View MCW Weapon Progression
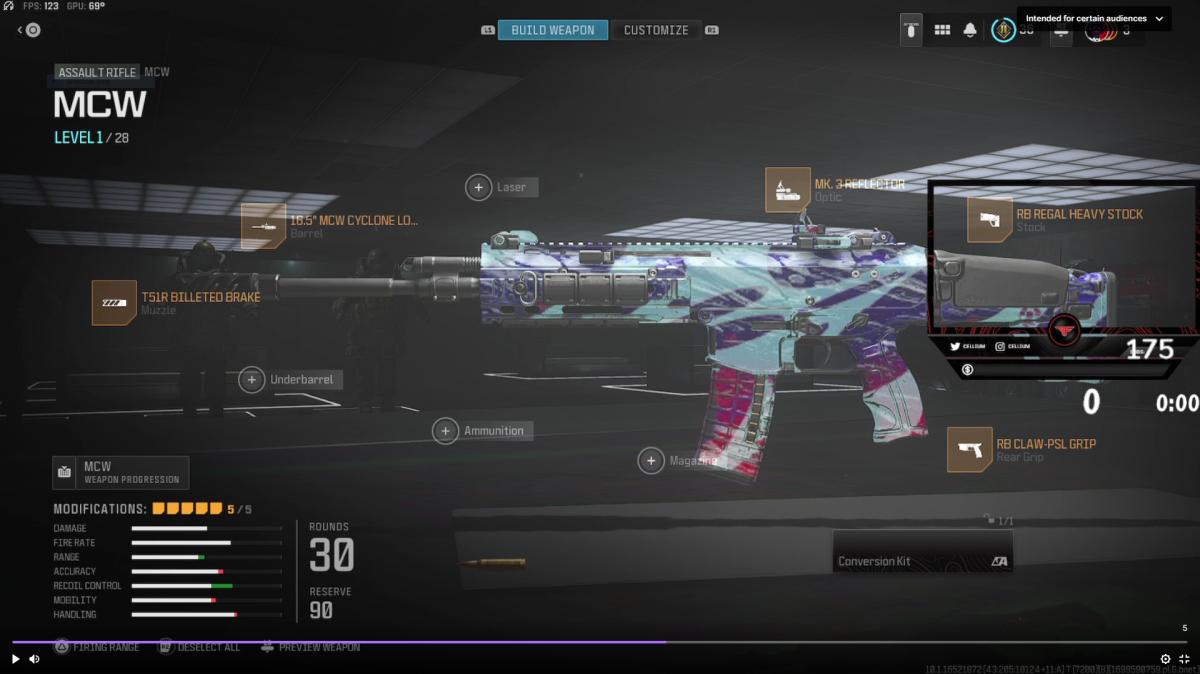This screenshot has height=674, width=1200. coord(121,472)
